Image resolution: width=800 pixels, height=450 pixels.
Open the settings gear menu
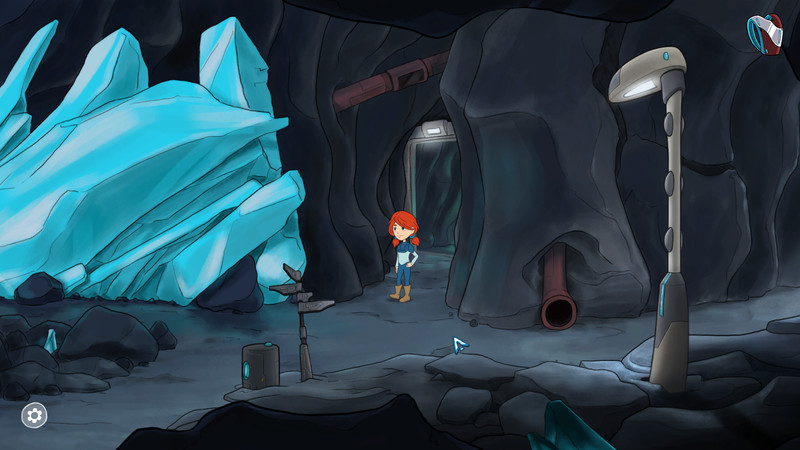(35, 414)
